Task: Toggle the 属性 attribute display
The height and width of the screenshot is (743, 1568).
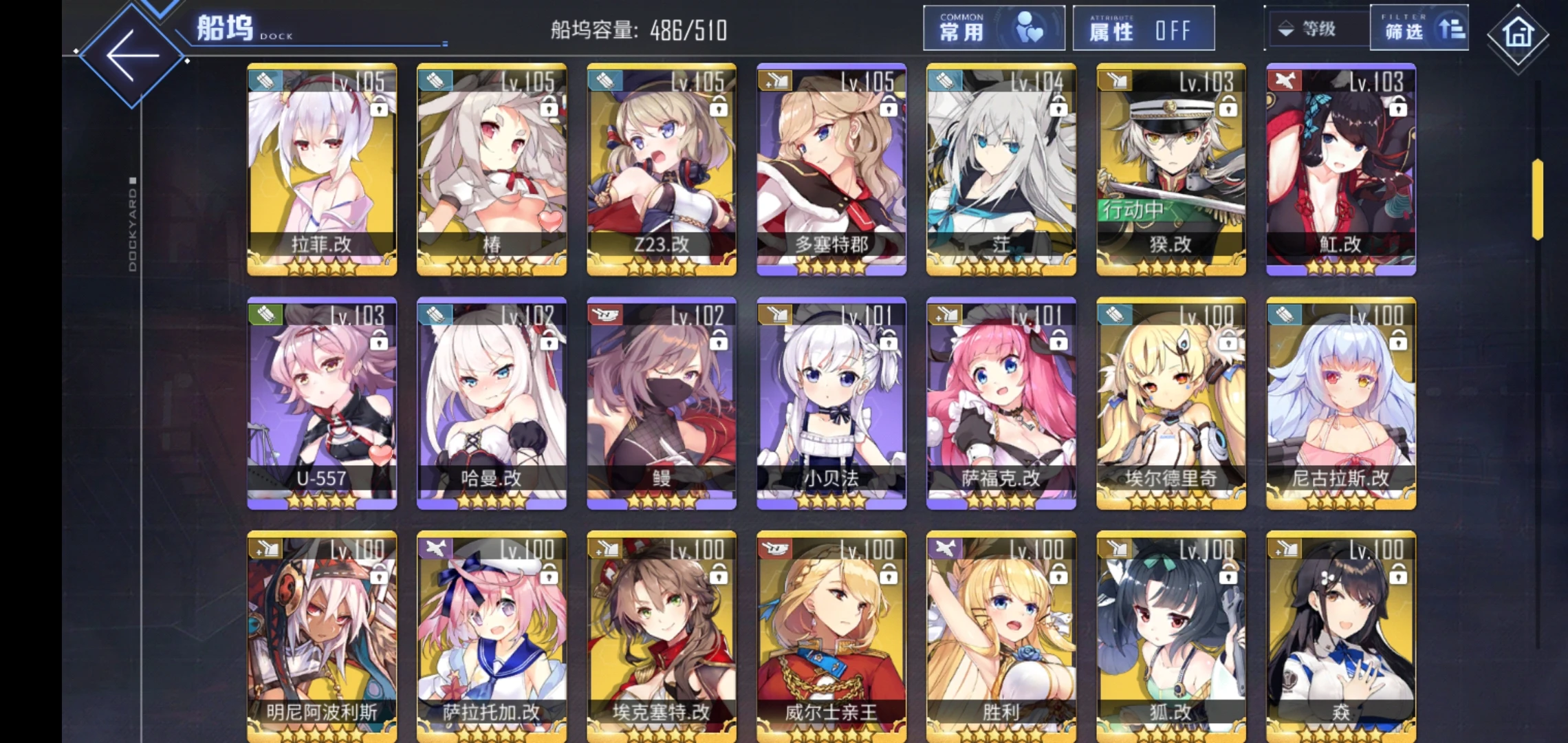Action: point(1143,29)
